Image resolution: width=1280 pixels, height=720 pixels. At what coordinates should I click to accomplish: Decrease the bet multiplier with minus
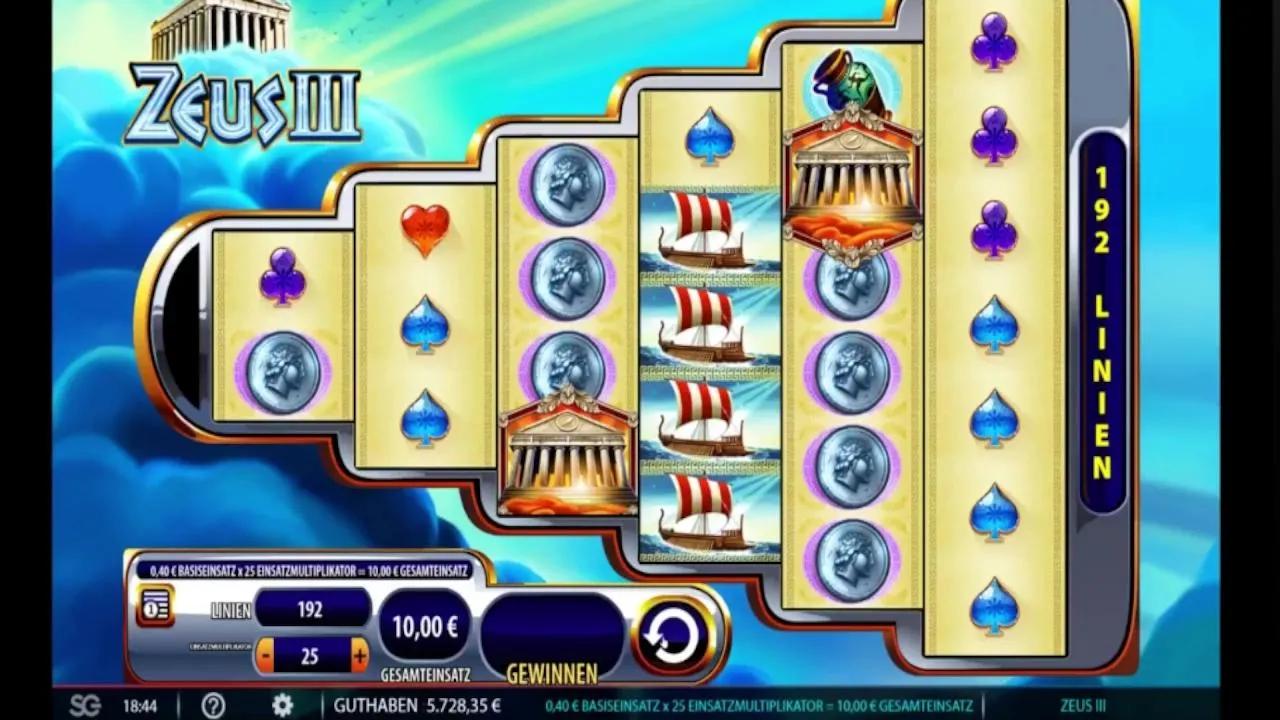[265, 656]
